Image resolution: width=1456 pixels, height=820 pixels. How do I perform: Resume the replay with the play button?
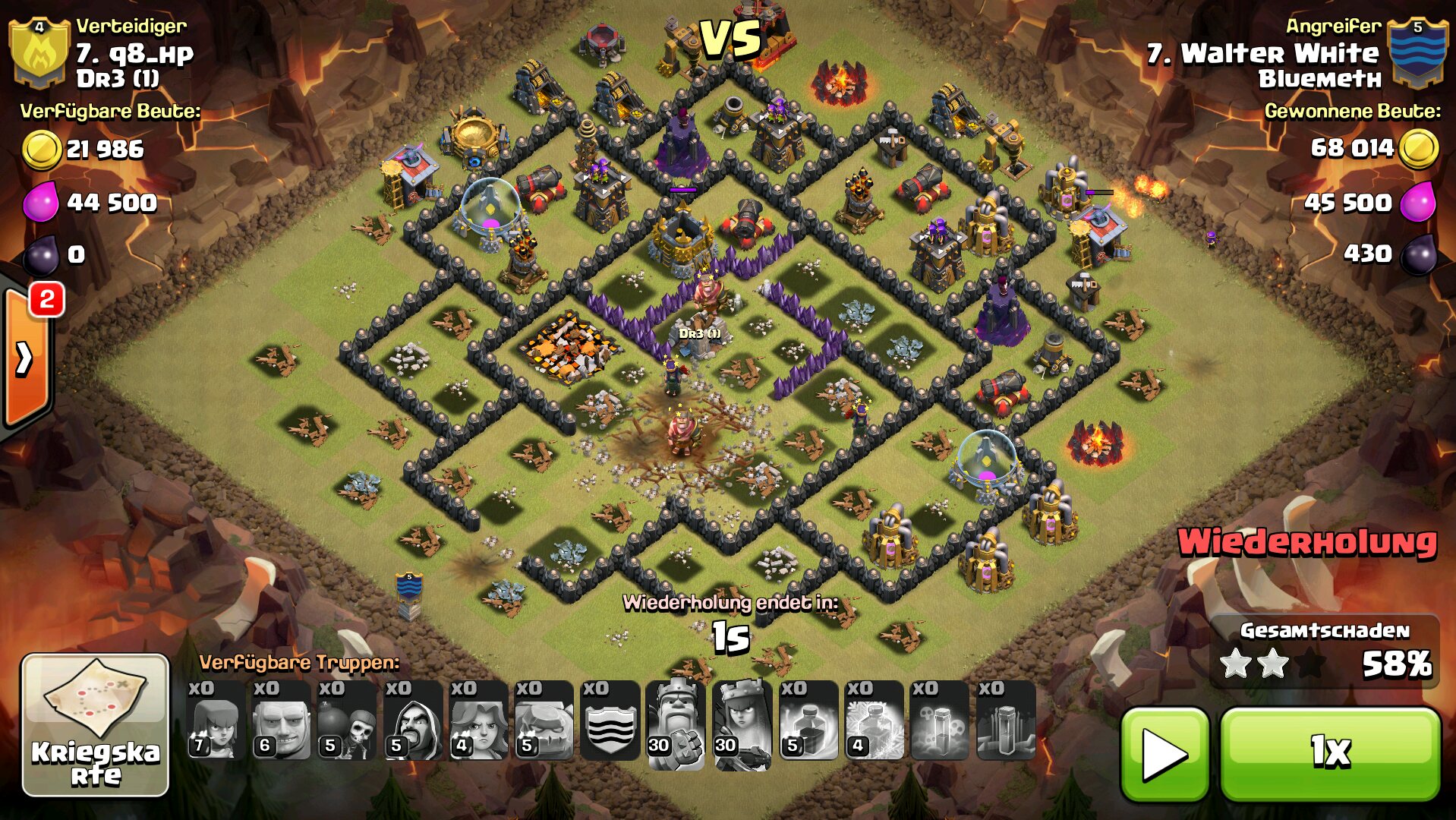pyautogui.click(x=1164, y=754)
